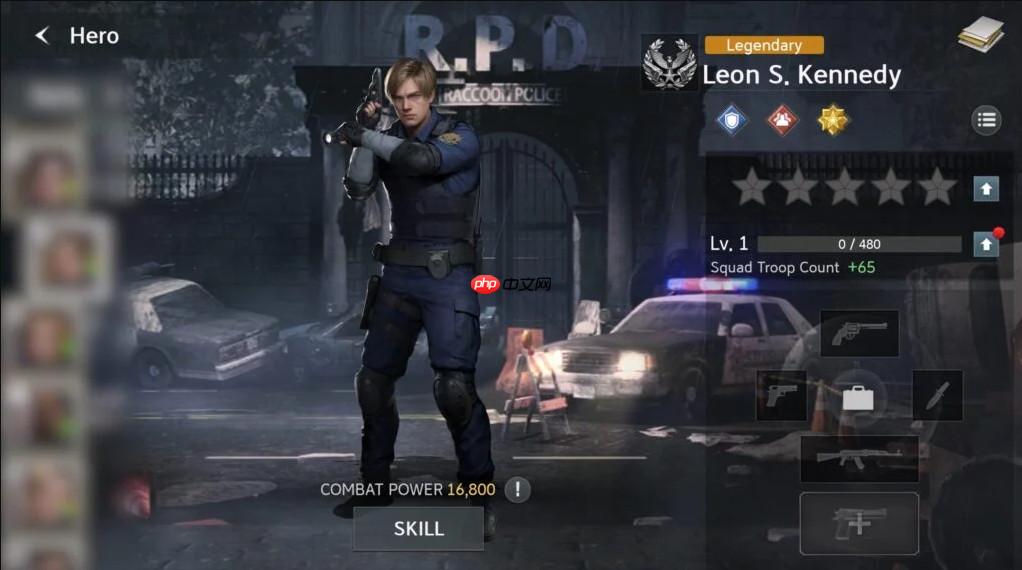The width and height of the screenshot is (1022, 570).
Task: Select the red trait icon
Action: pos(783,120)
